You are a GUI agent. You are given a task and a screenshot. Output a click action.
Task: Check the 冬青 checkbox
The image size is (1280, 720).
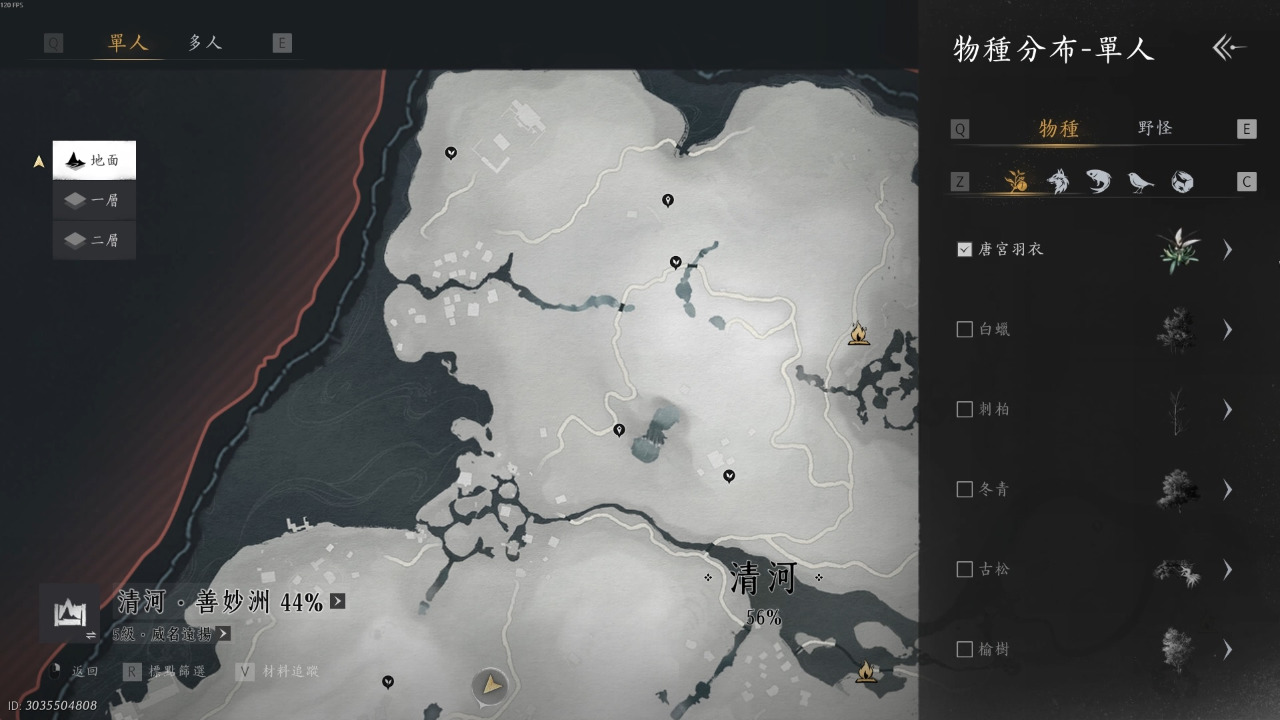click(965, 489)
